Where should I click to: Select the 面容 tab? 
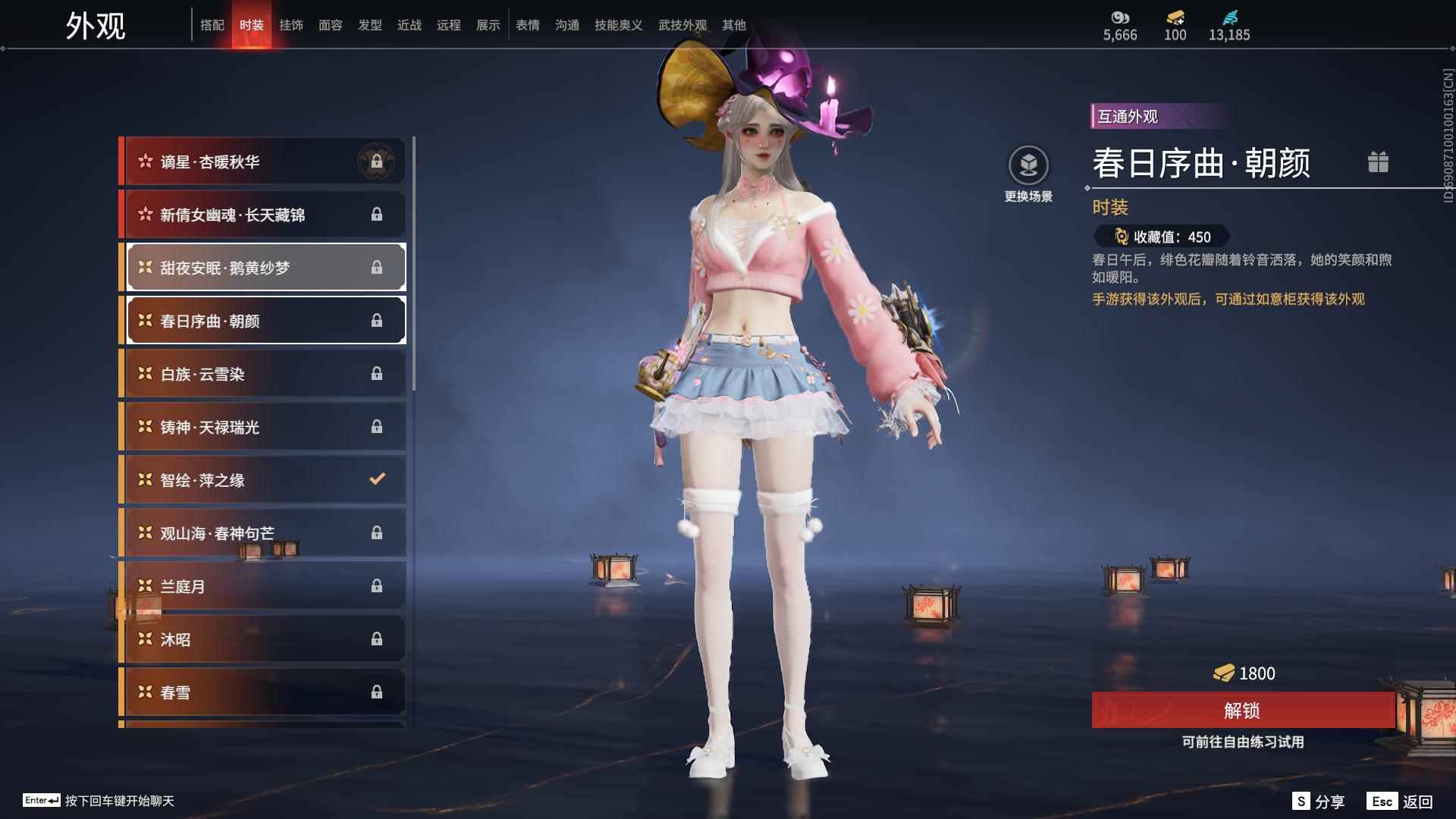tap(330, 25)
